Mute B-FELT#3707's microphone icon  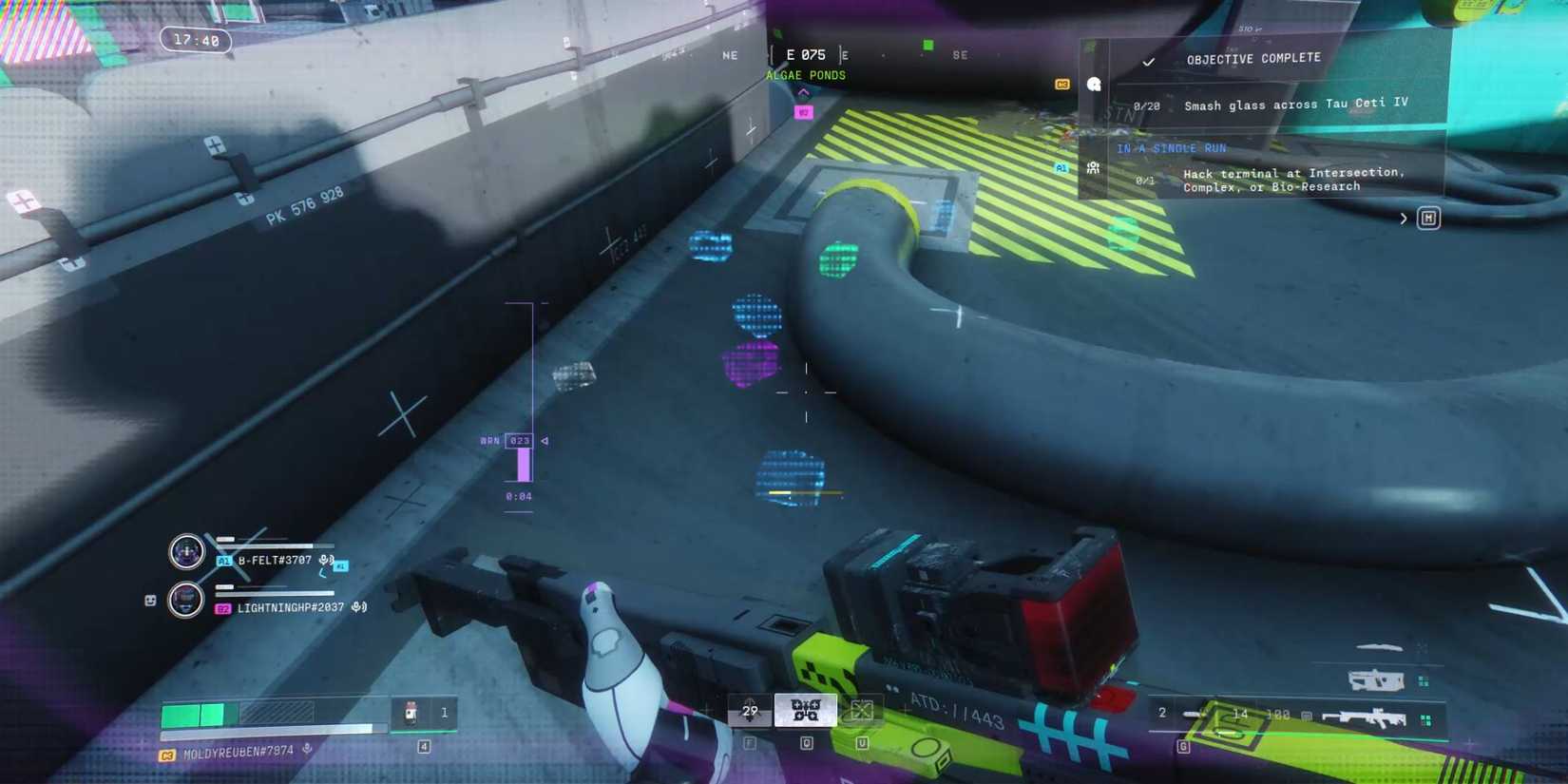(324, 560)
